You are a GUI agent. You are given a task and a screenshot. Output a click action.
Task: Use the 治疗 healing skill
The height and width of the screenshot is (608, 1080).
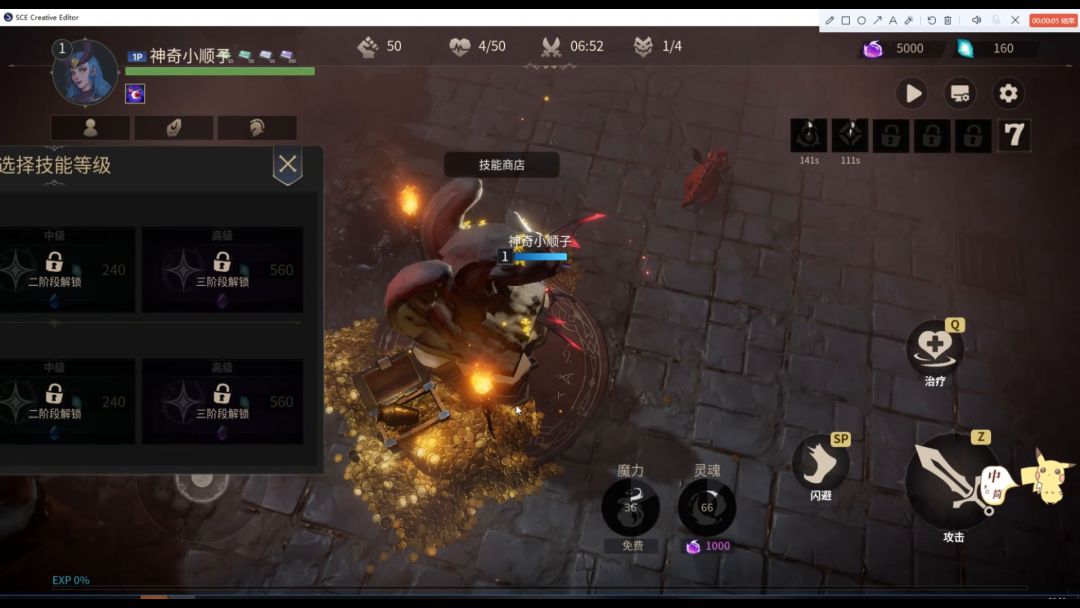point(934,349)
